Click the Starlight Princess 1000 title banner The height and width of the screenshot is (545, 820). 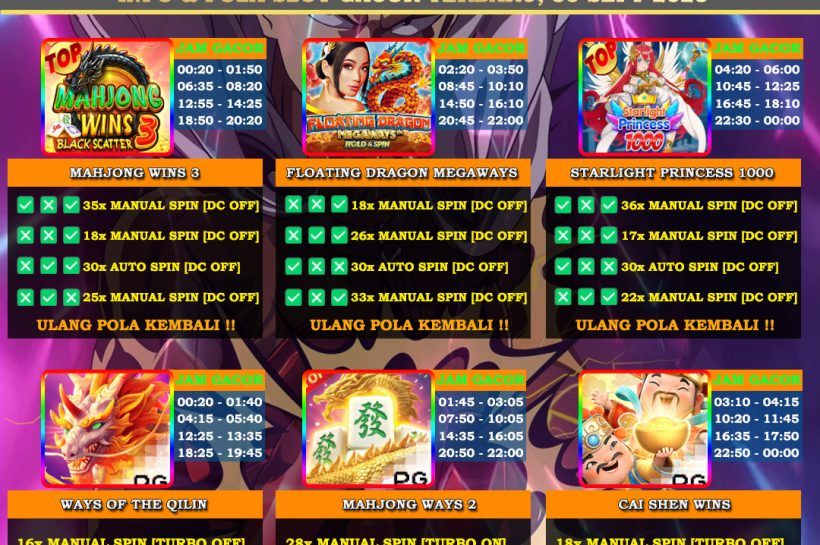point(672,173)
